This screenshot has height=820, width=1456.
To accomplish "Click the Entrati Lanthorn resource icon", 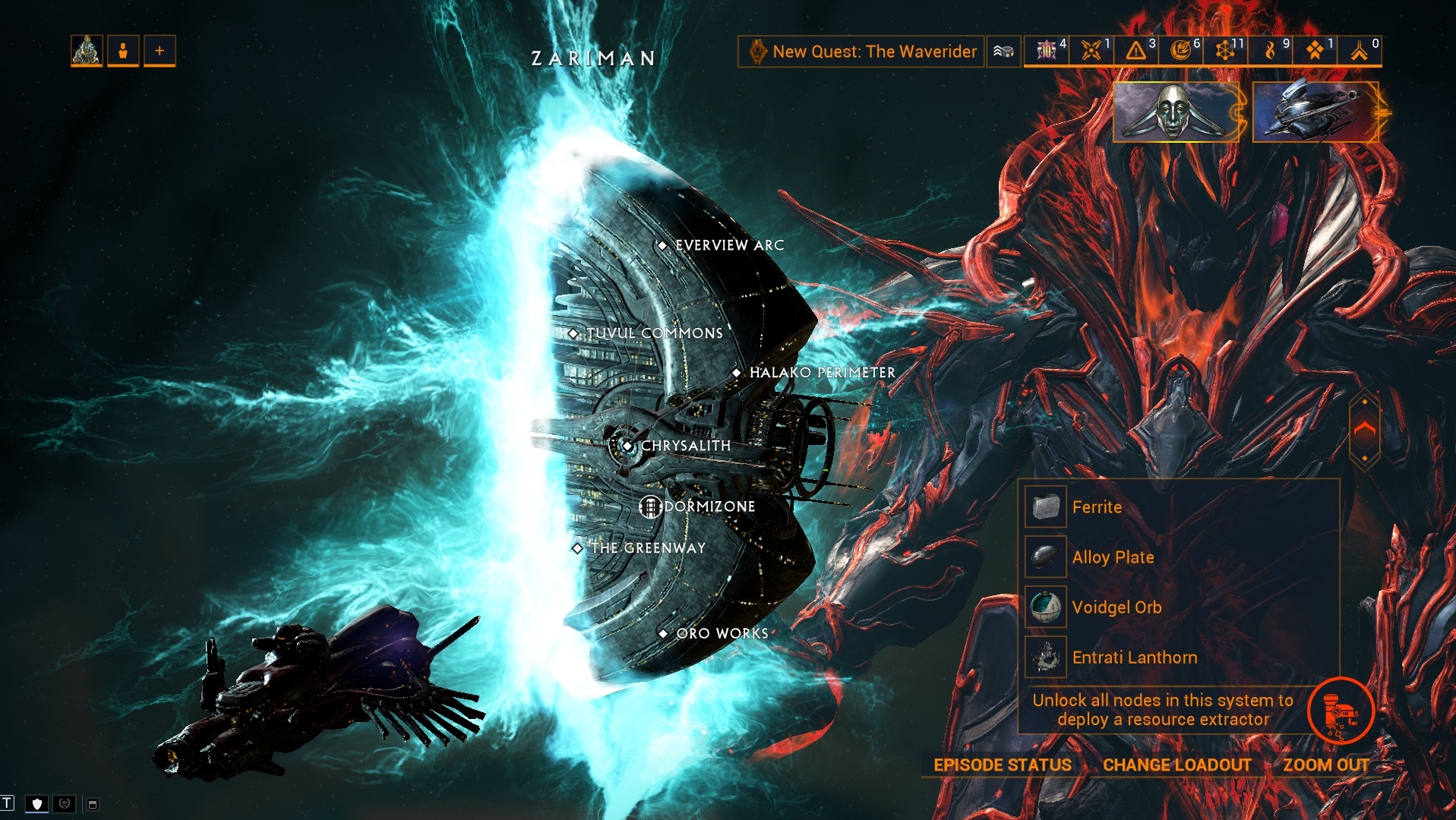I will (1044, 657).
